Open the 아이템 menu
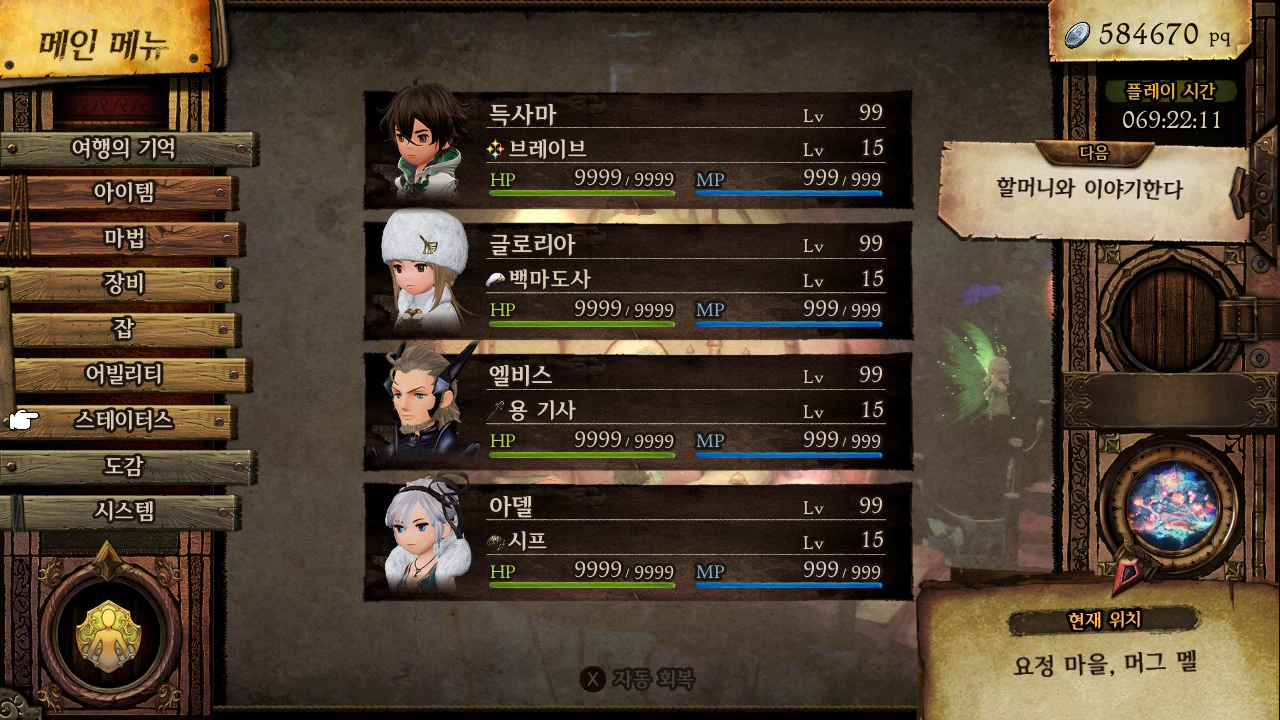The height and width of the screenshot is (720, 1280). [124, 192]
